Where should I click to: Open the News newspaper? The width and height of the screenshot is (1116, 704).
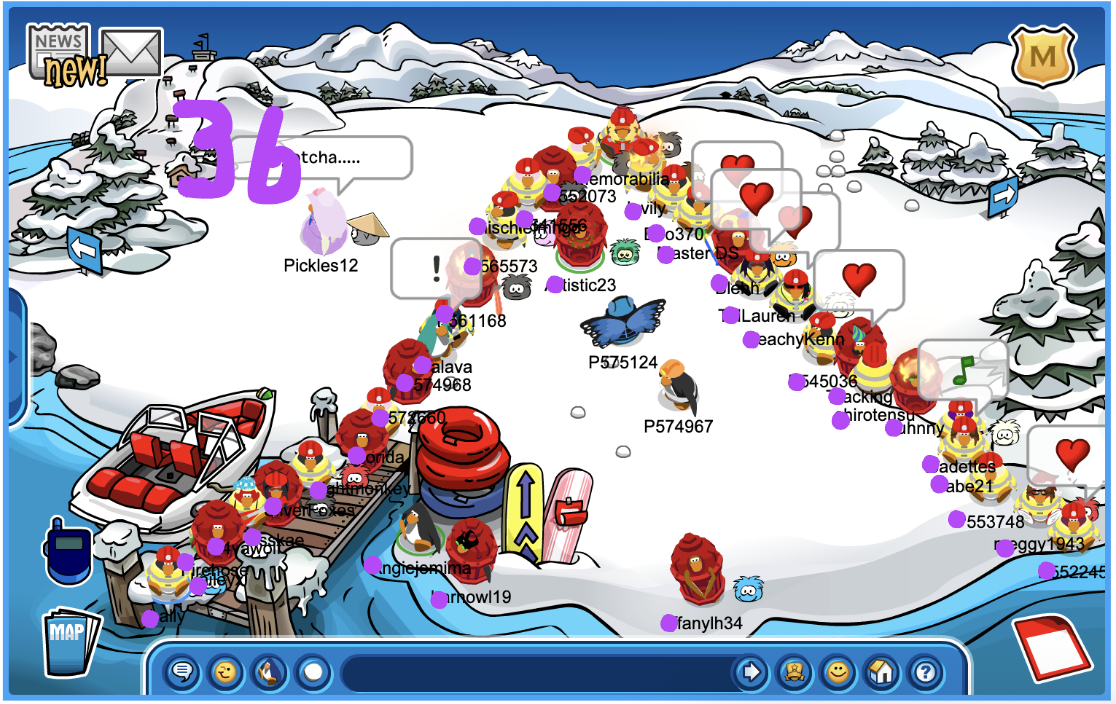click(57, 47)
